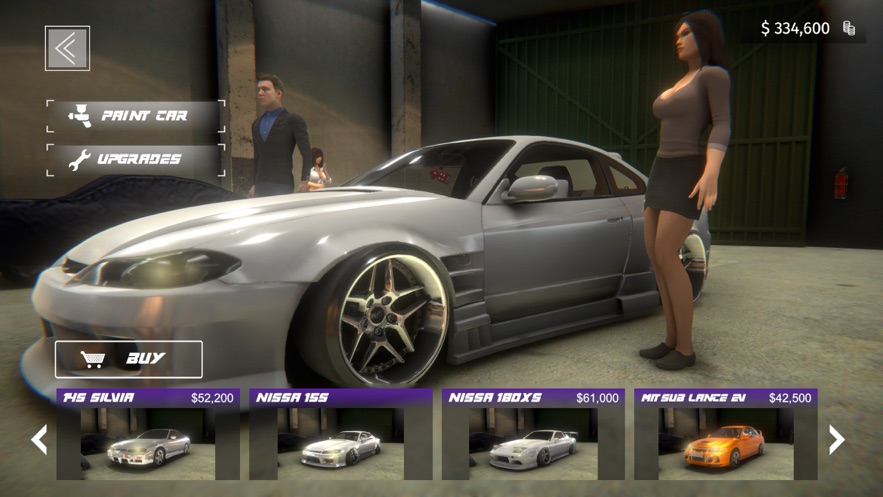Choose the Nissa 15S car card
The height and width of the screenshot is (497, 883).
[340, 435]
